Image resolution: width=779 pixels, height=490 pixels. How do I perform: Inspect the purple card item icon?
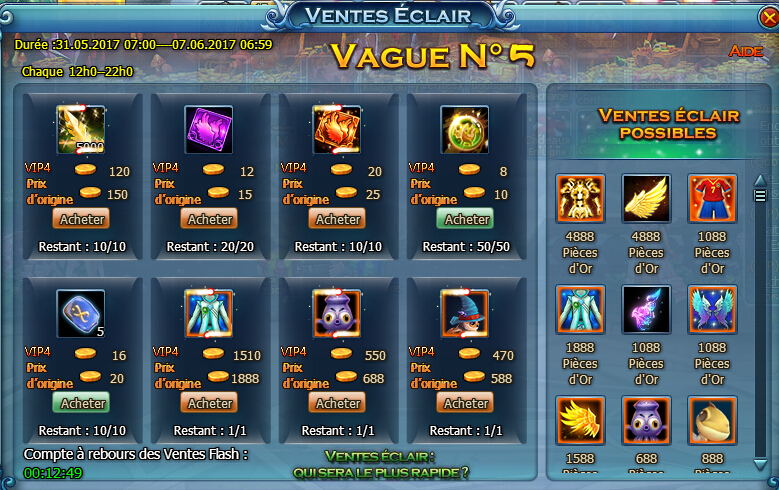point(209,130)
